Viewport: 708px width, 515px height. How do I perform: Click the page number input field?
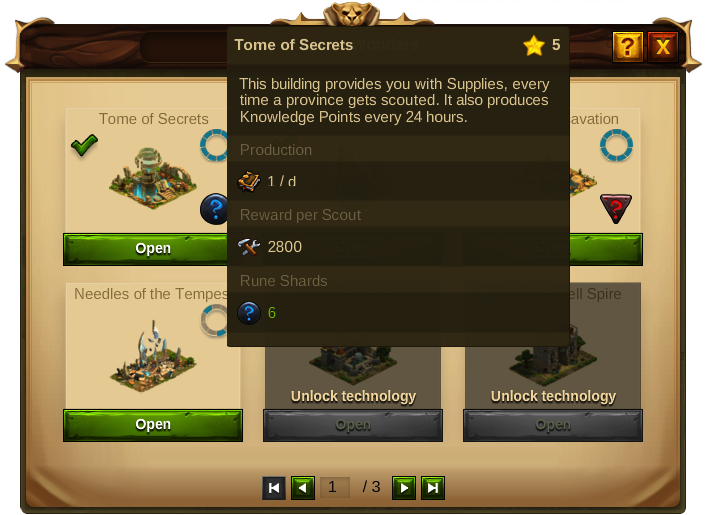334,488
